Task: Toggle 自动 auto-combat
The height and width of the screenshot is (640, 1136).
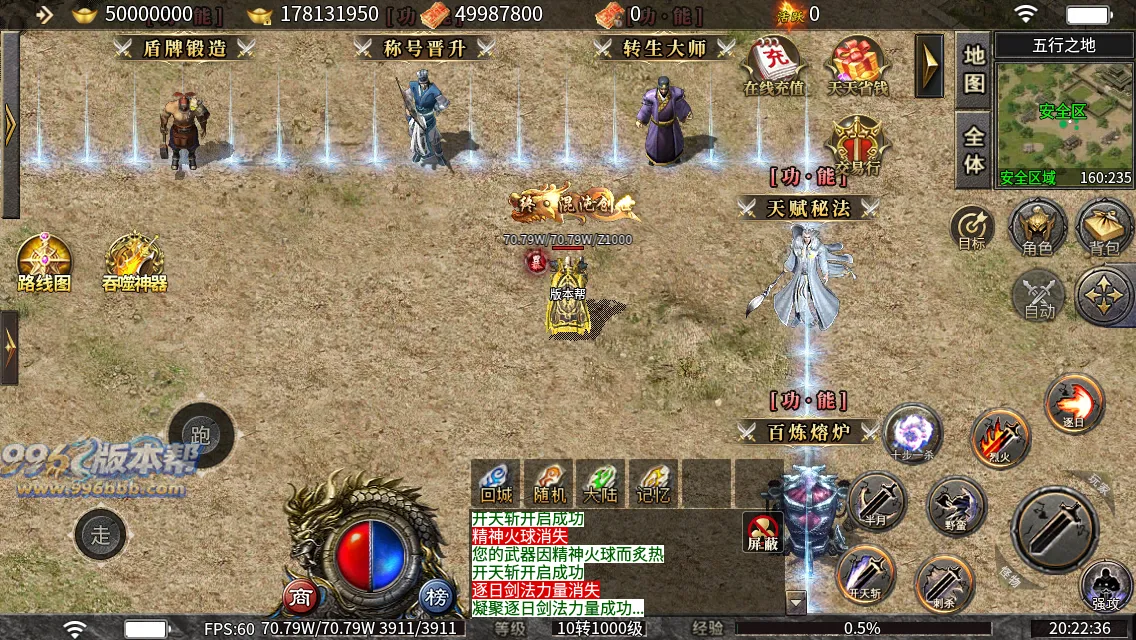Action: pos(1039,295)
